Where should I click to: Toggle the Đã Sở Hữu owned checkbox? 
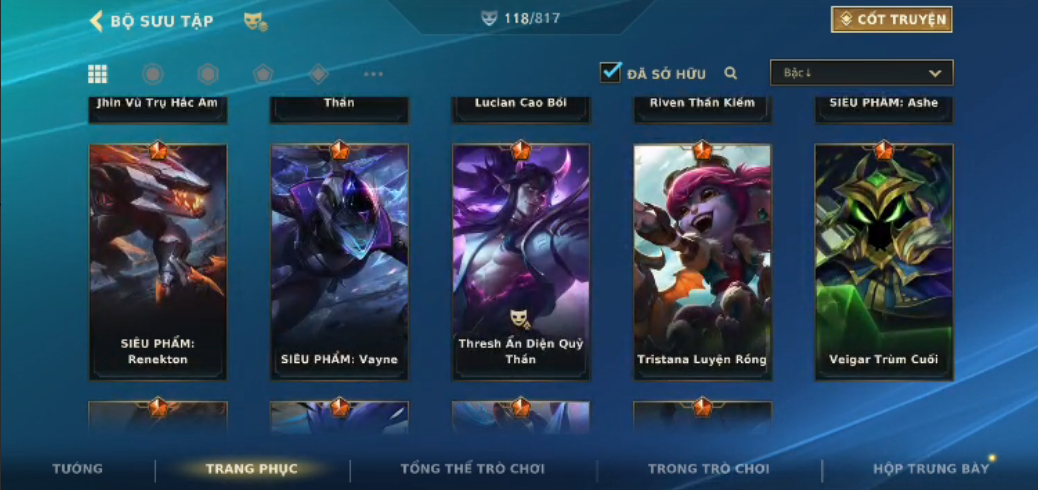point(611,72)
